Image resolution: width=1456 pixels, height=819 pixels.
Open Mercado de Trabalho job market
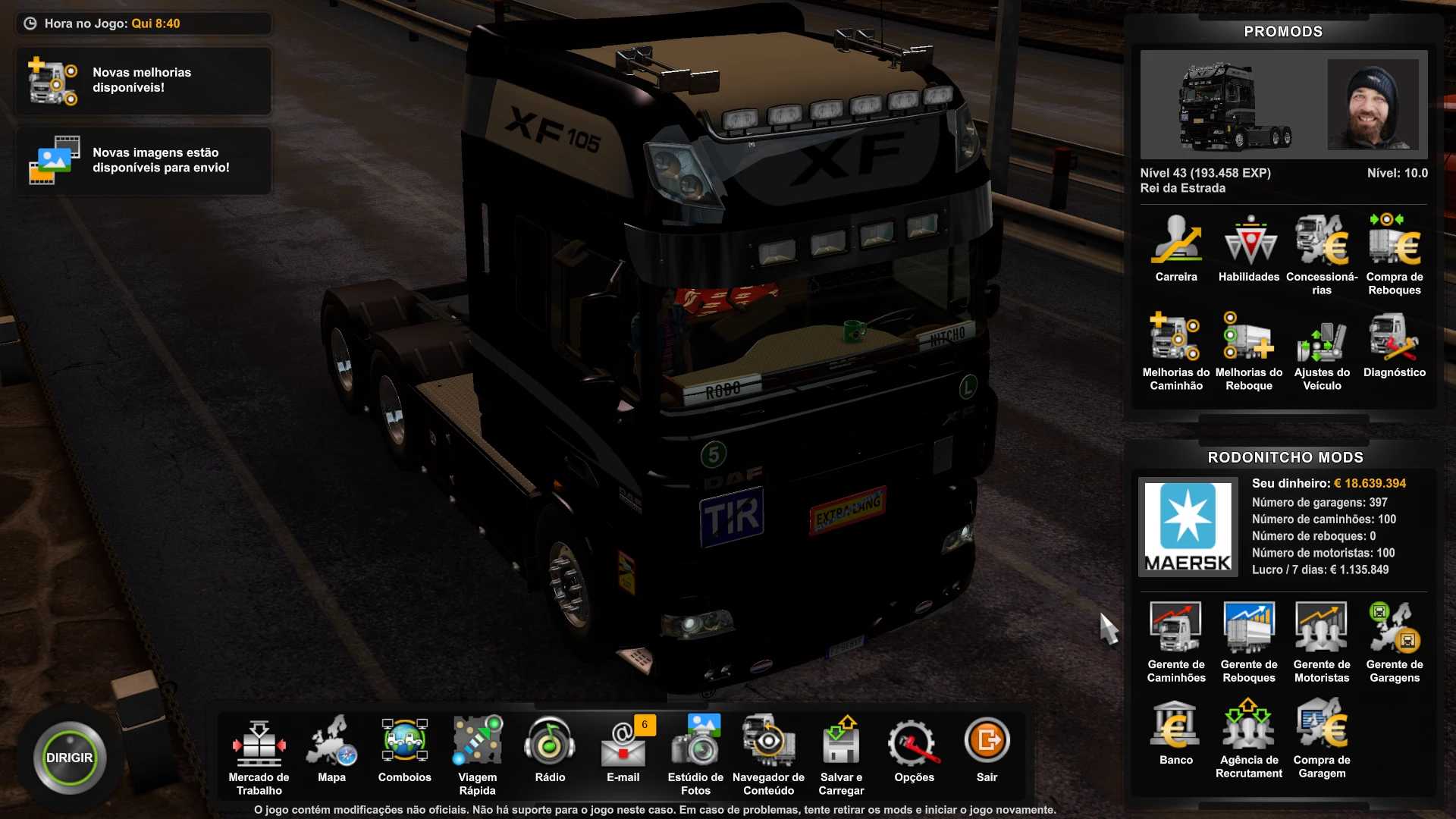259,753
